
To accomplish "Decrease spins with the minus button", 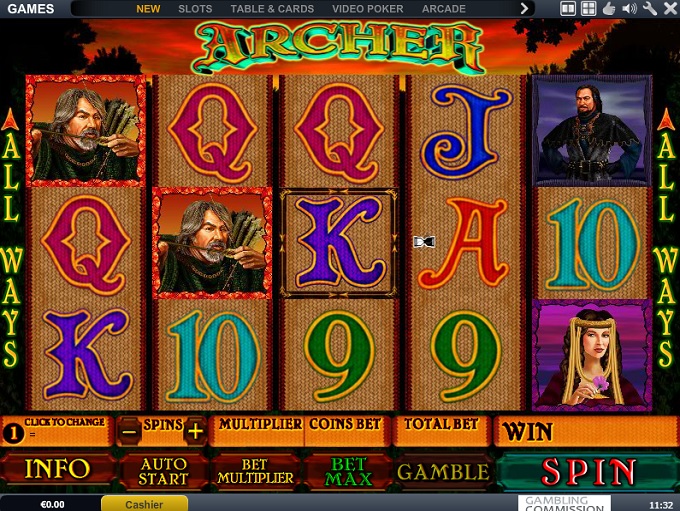I will pos(130,431).
